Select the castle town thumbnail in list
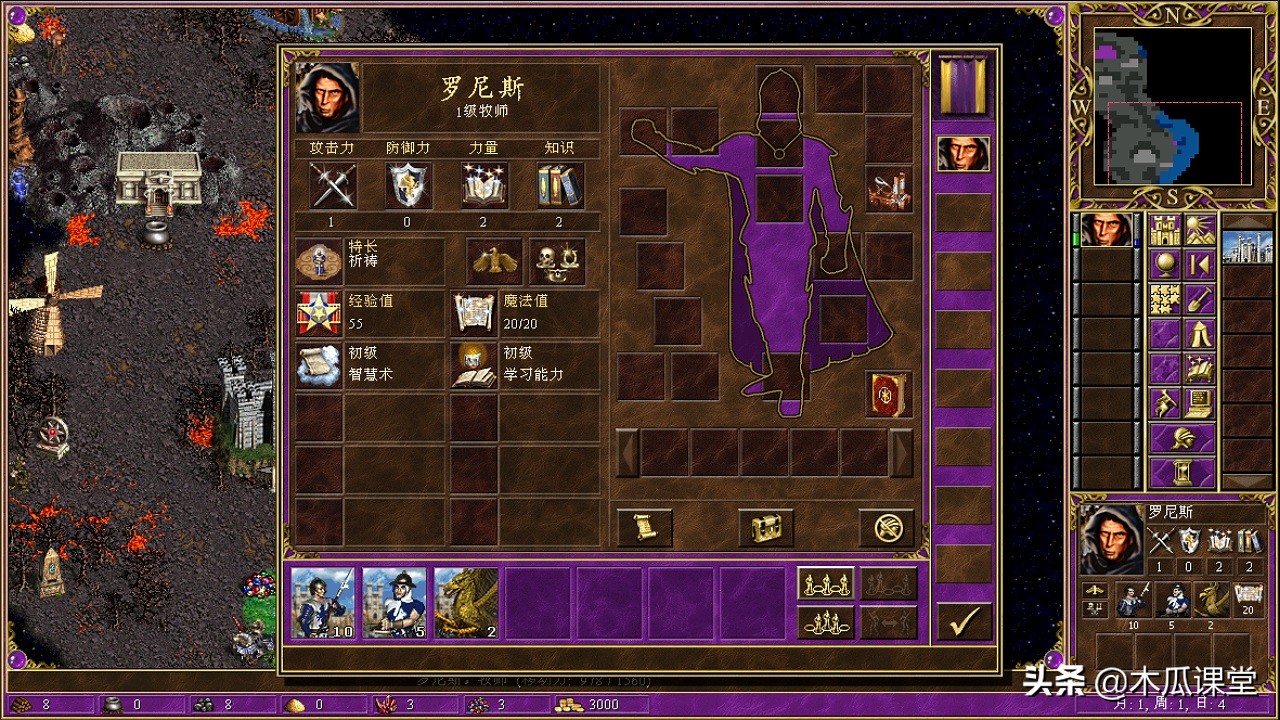 coord(1248,247)
